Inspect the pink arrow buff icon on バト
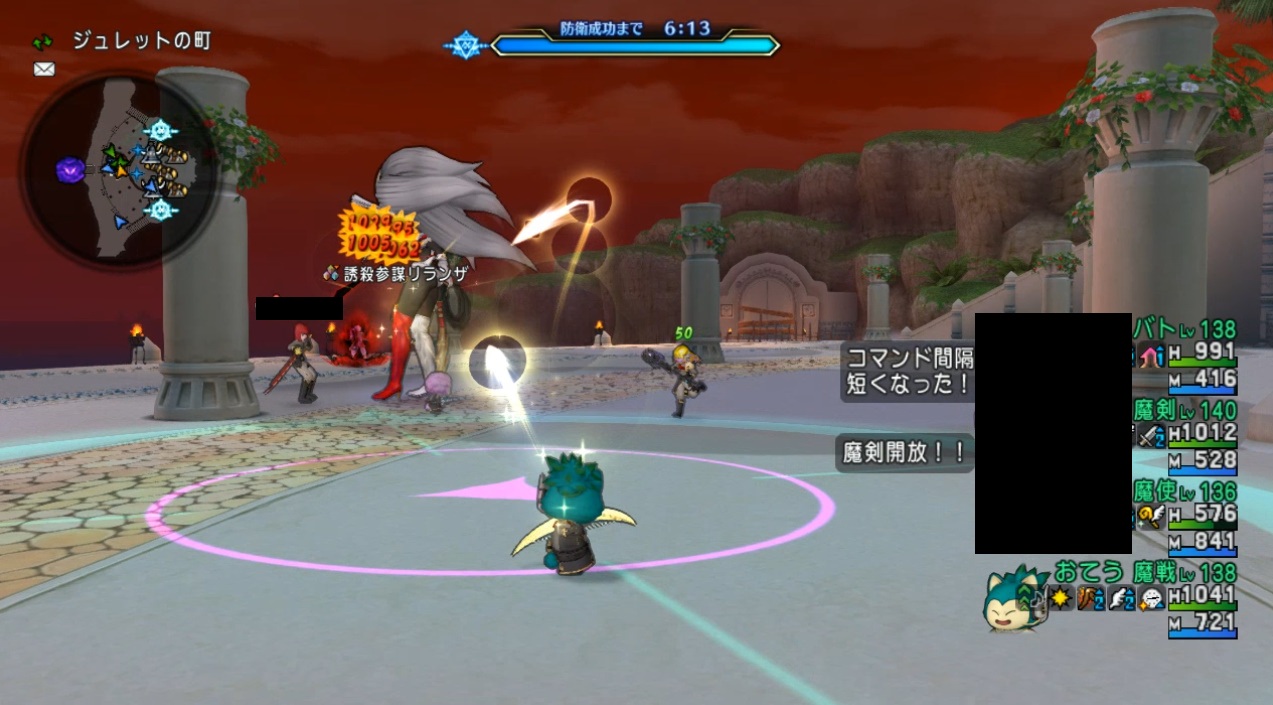 [1150, 355]
